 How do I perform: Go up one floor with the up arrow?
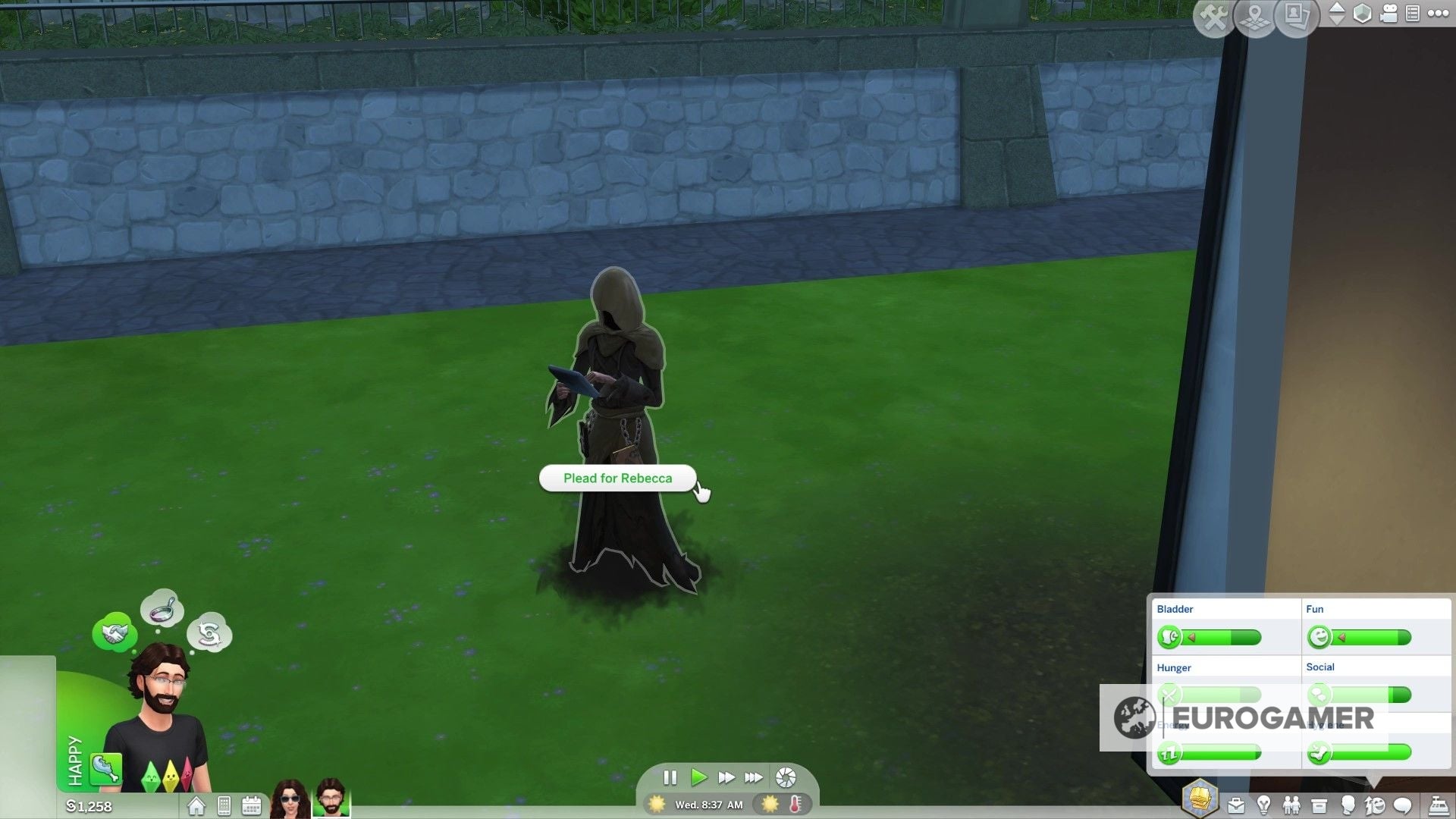coord(1337,8)
